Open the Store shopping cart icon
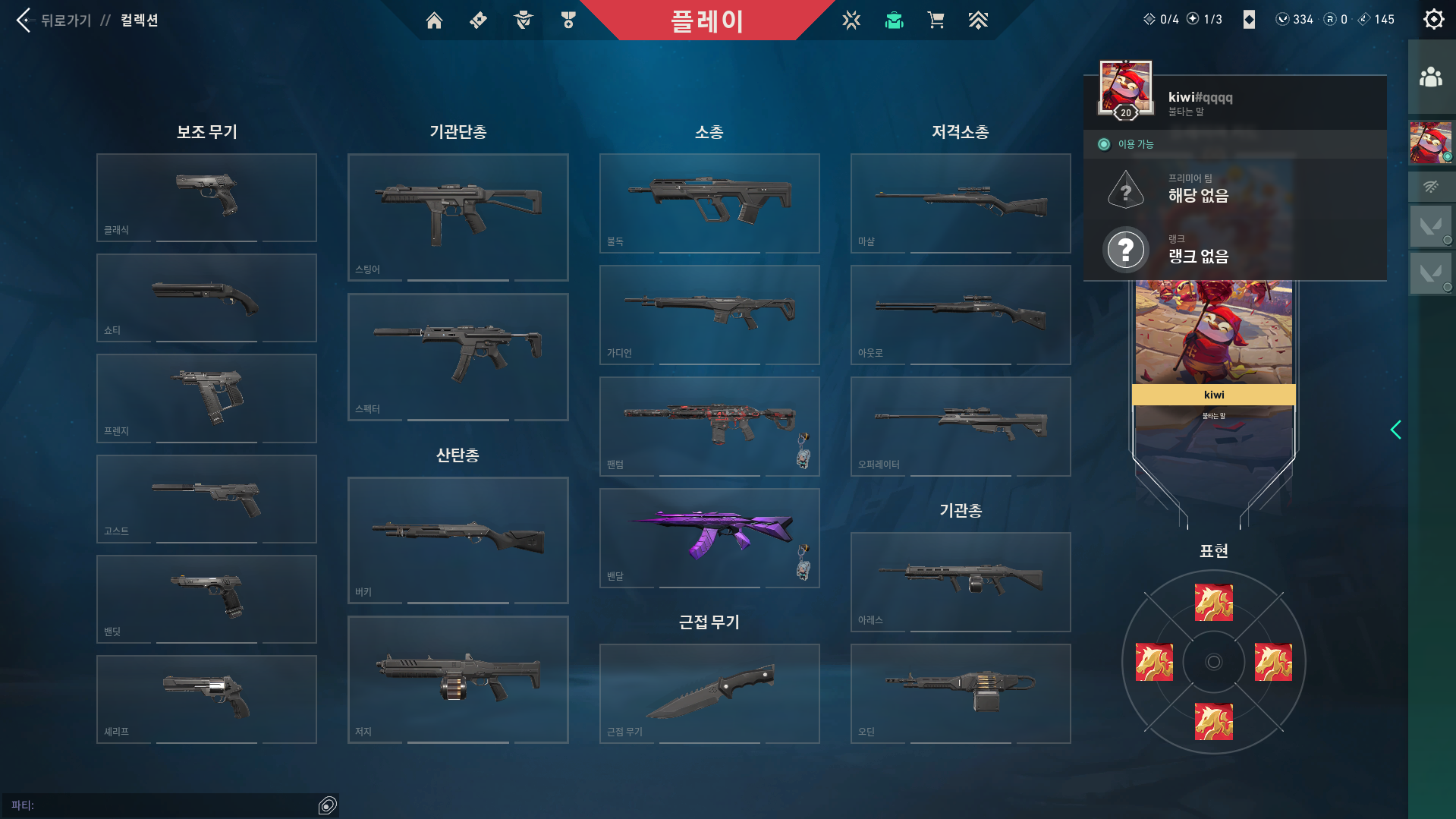Screen dimensions: 1456x819 [936, 20]
